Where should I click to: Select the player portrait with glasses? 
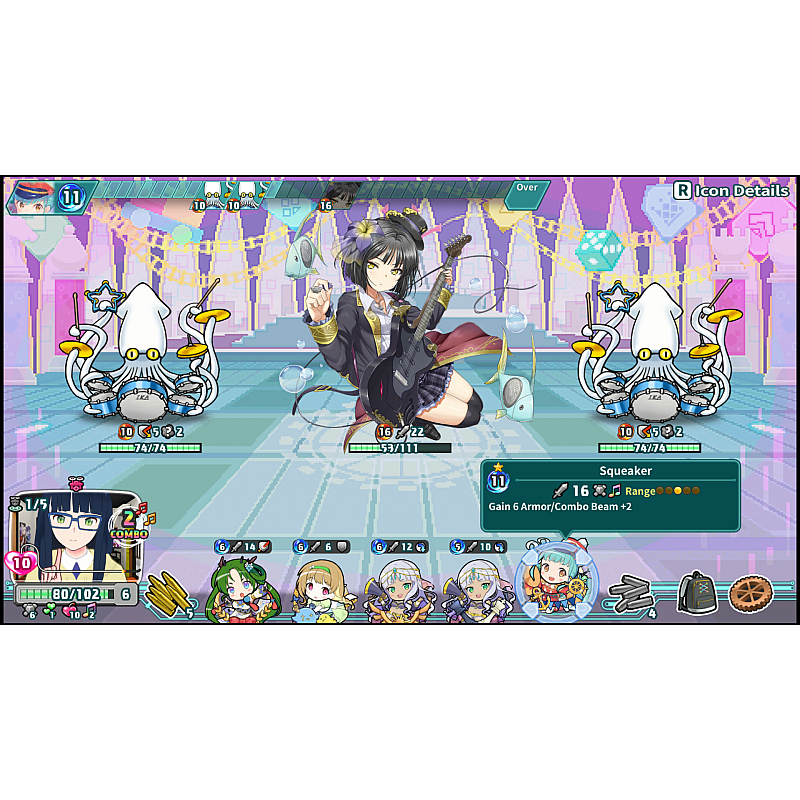(70, 535)
